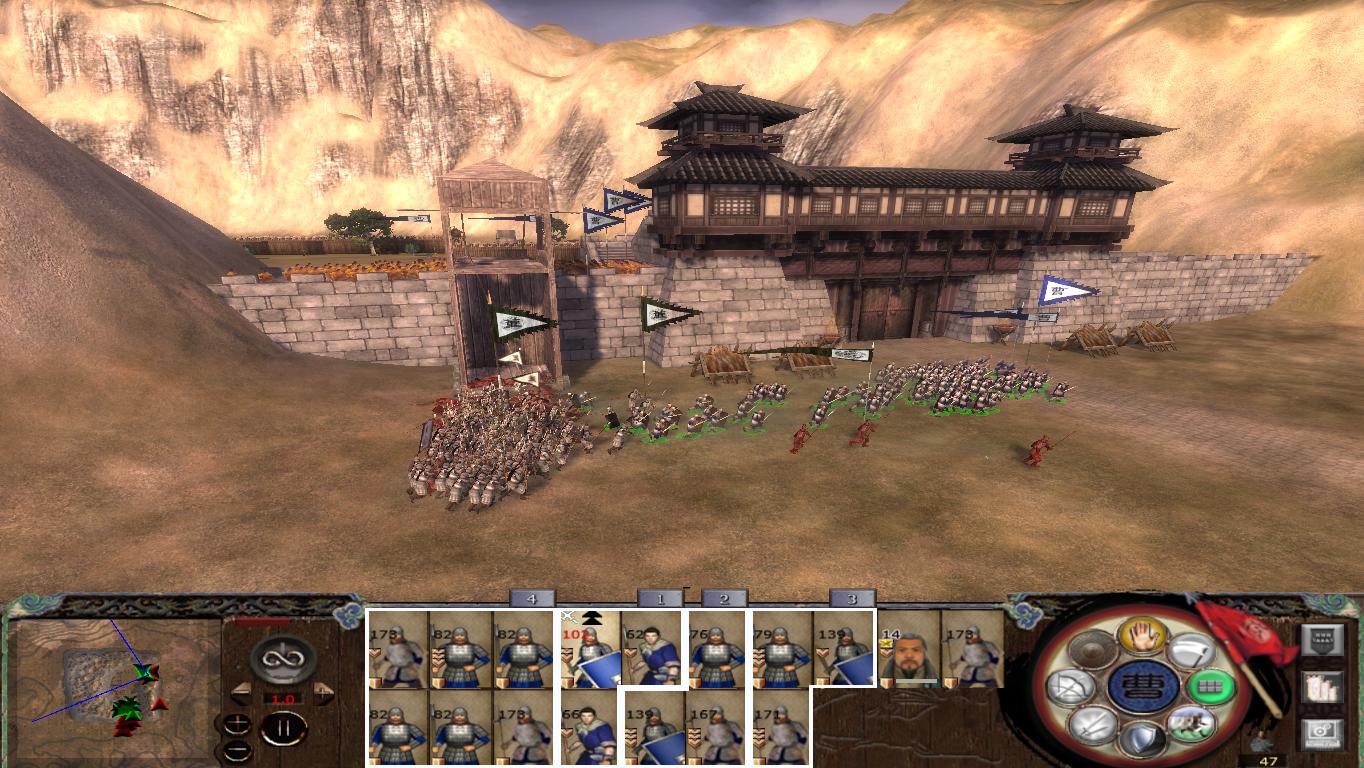Toggle guard mode with the shield icon
1364x768 pixels.
[1143, 740]
